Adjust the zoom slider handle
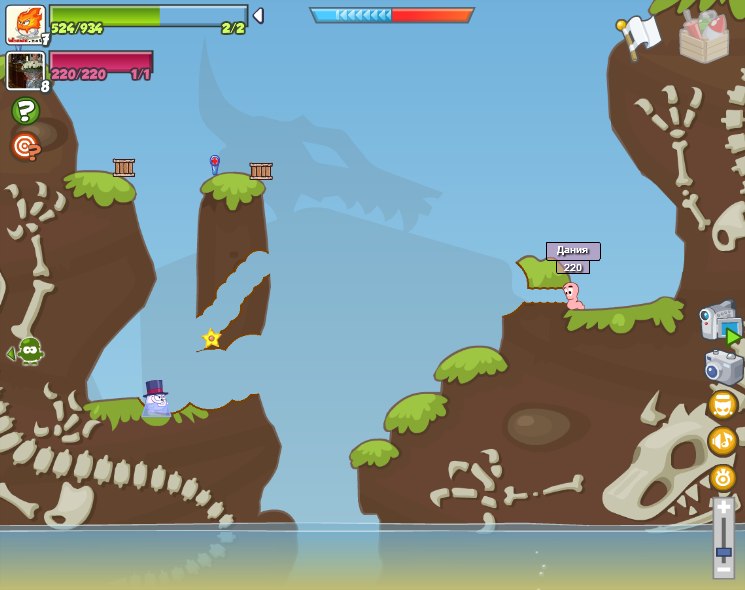The image size is (745, 590). tap(723, 551)
